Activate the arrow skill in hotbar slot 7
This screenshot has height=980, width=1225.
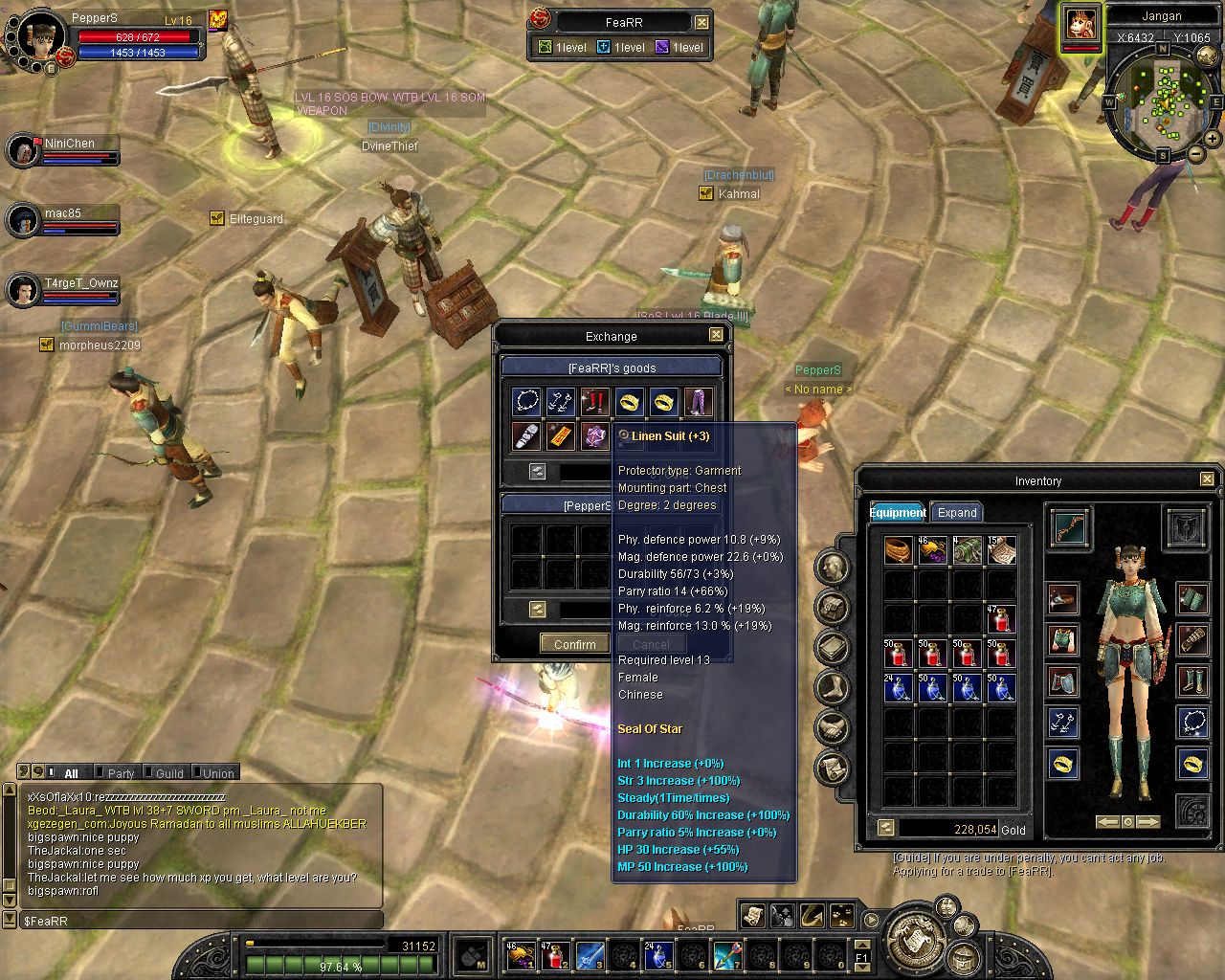(x=727, y=954)
